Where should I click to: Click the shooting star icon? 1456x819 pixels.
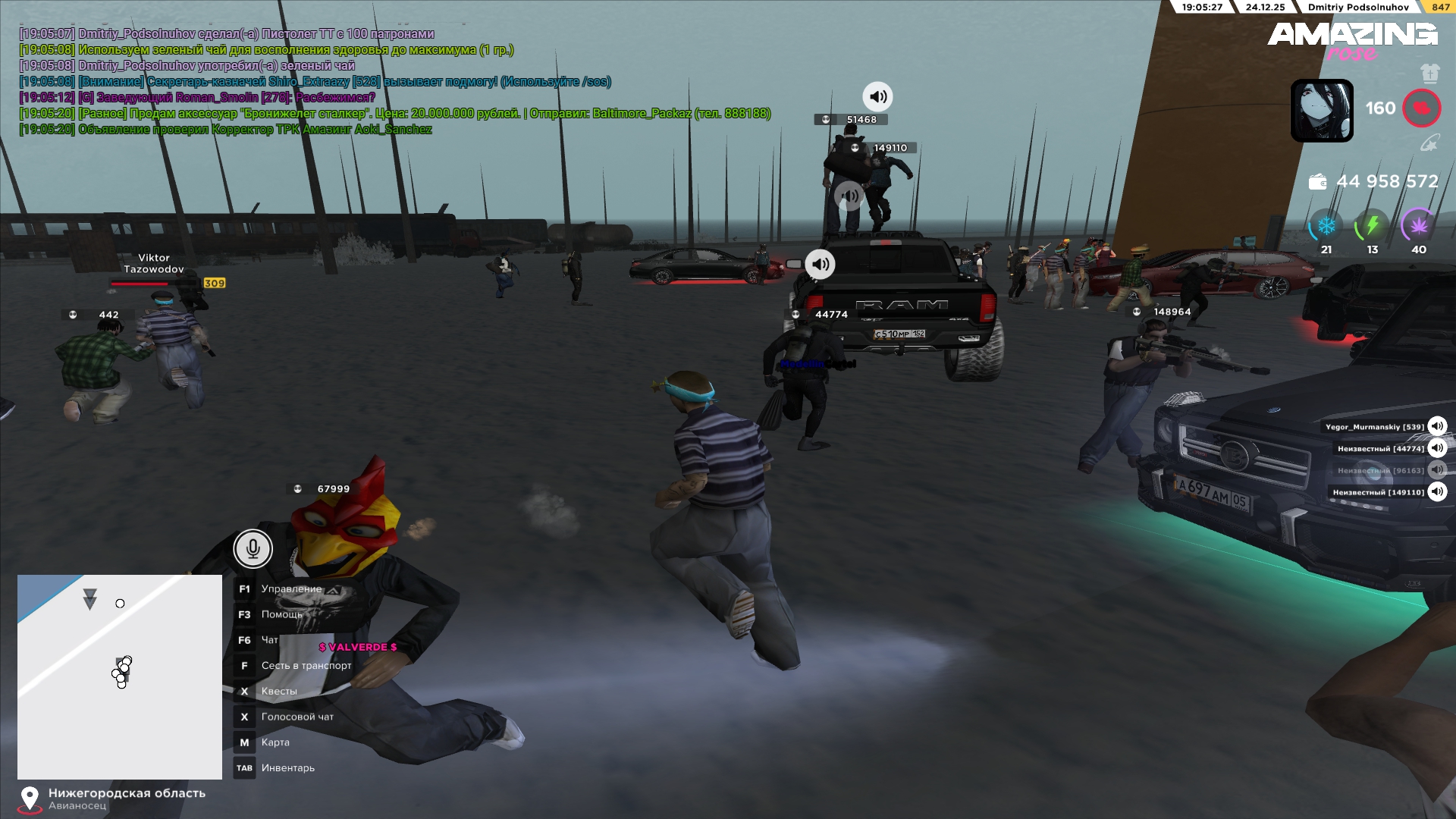click(x=1429, y=143)
